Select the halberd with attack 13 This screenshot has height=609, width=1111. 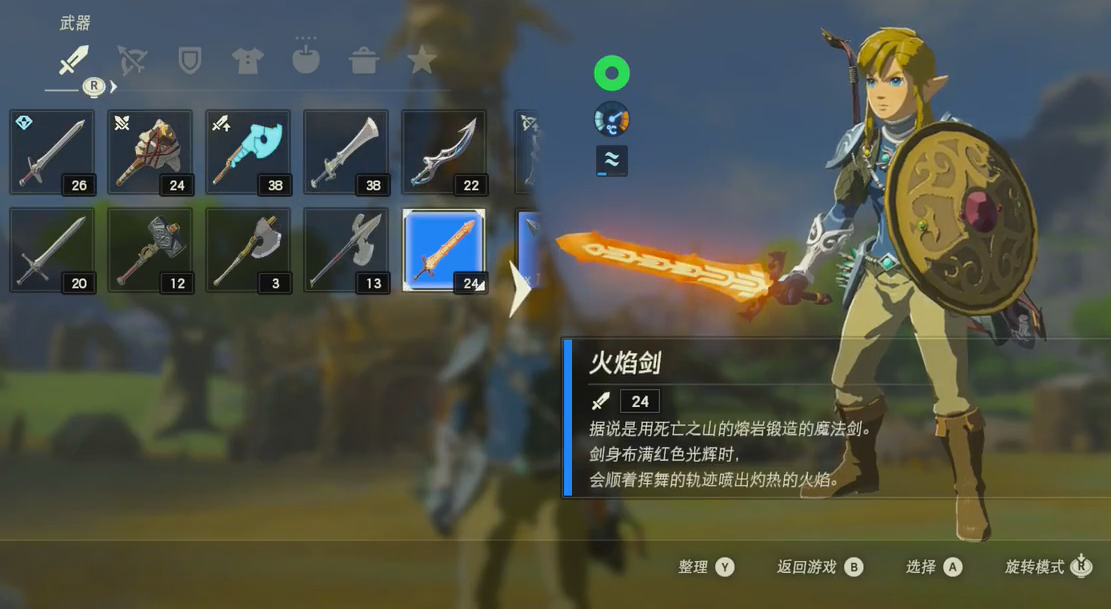[x=346, y=251]
